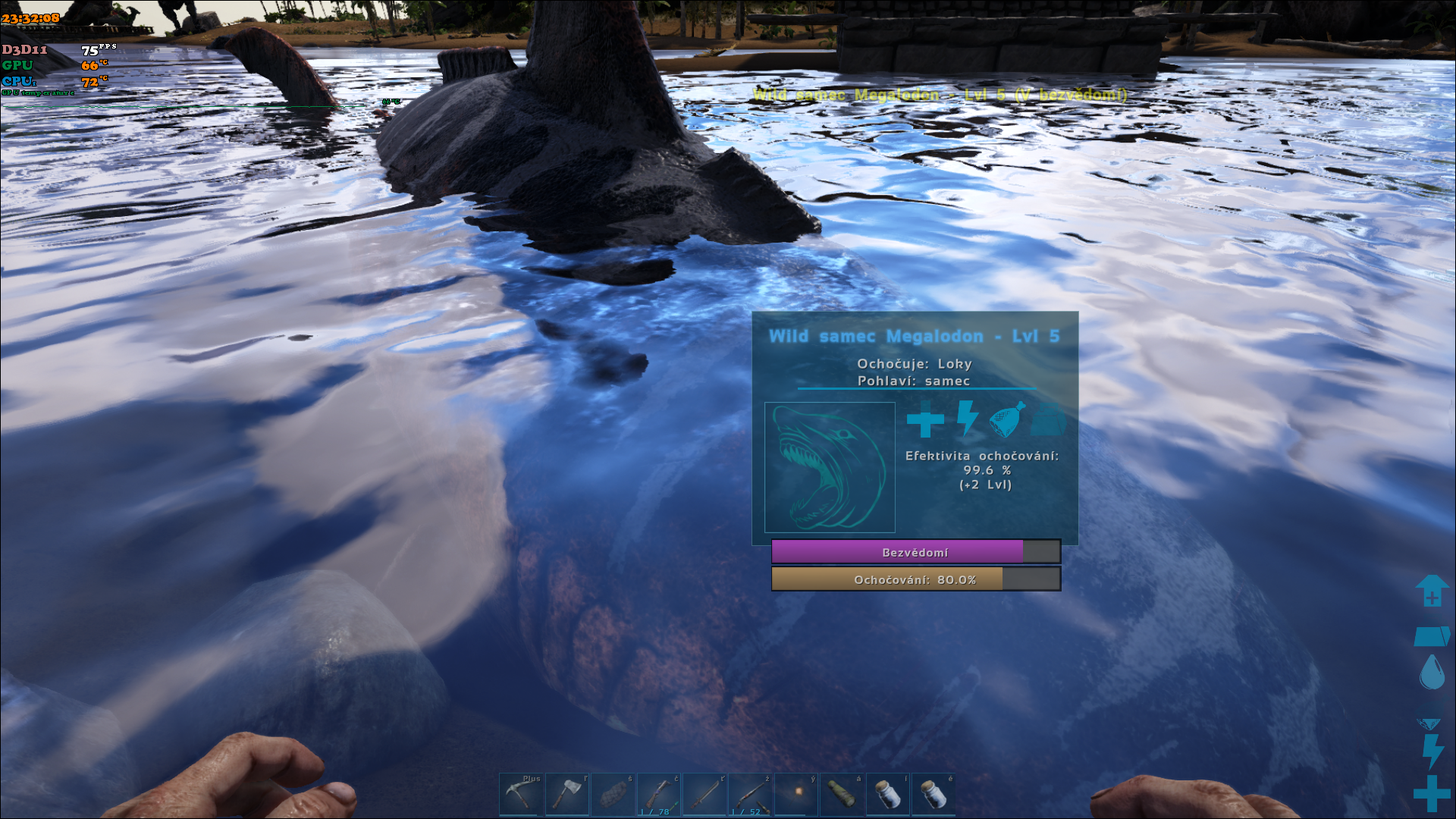Equip the hatchet from the hotbar
This screenshot has height=819, width=1456.
point(567,794)
